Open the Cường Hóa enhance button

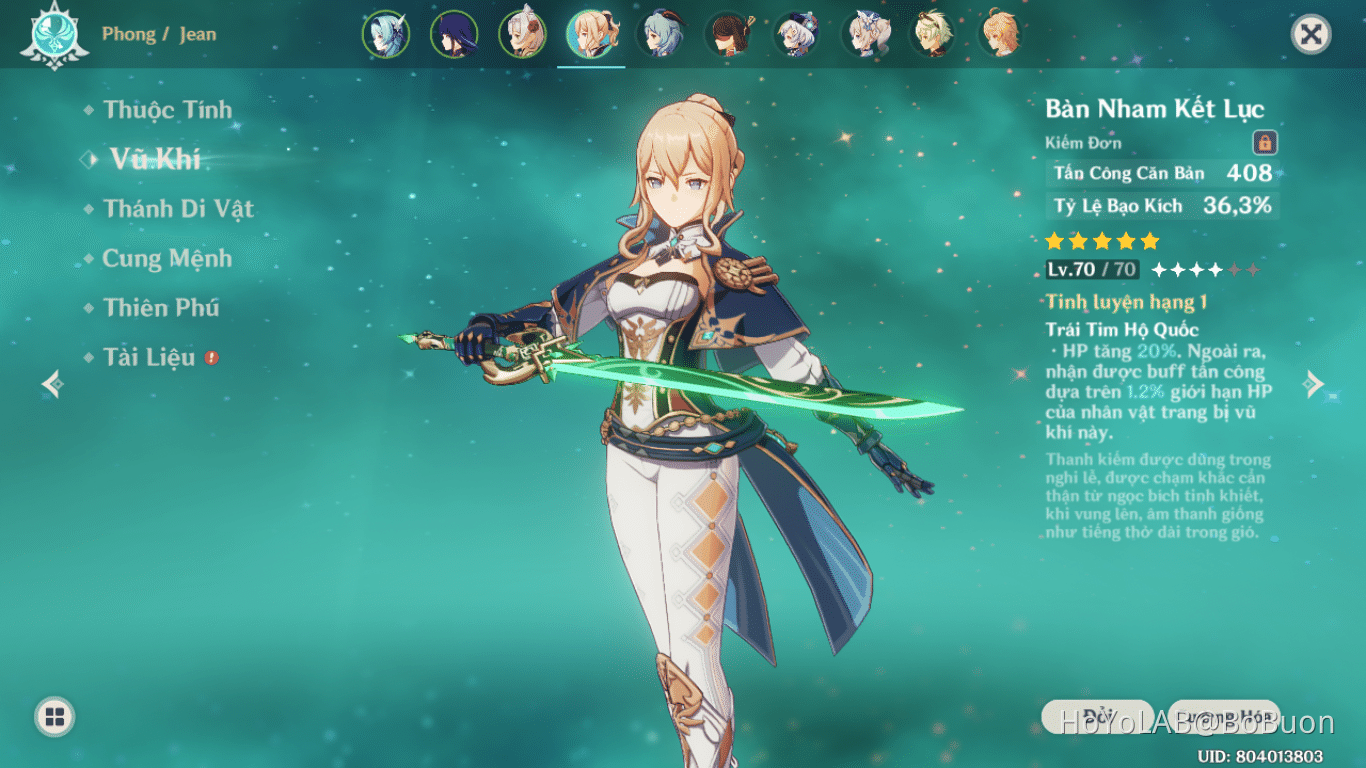1224,716
